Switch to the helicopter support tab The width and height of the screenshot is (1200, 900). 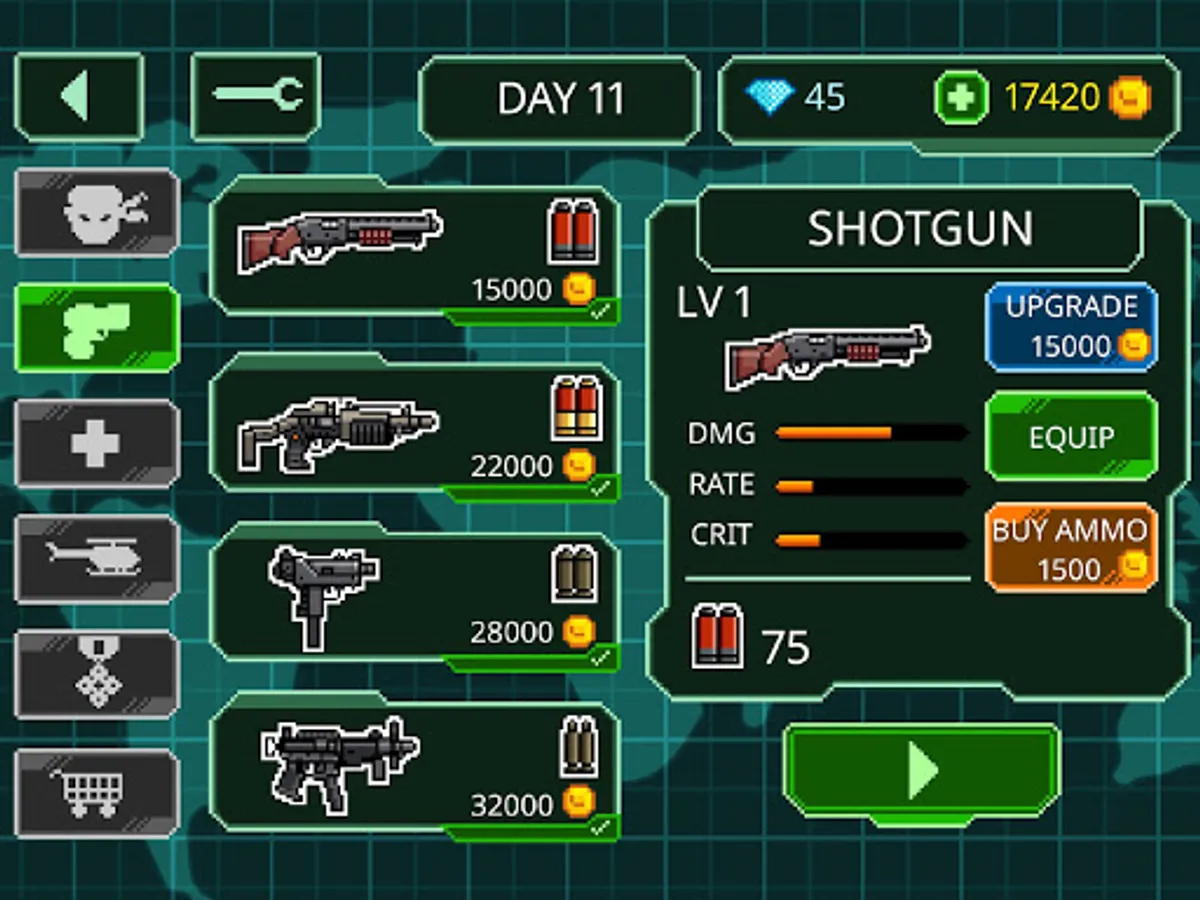(x=97, y=559)
